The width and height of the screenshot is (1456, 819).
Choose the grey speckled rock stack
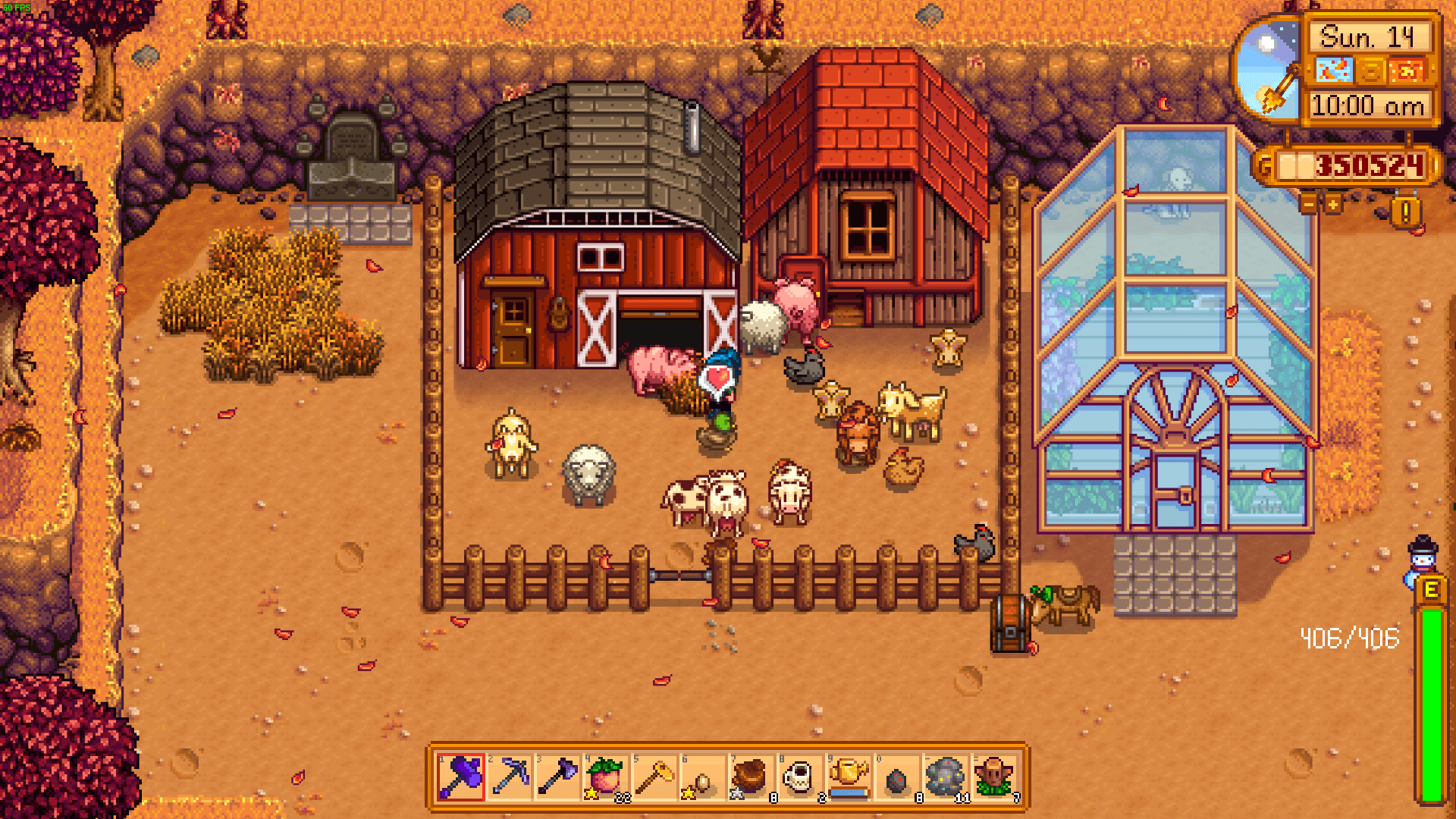[946, 777]
